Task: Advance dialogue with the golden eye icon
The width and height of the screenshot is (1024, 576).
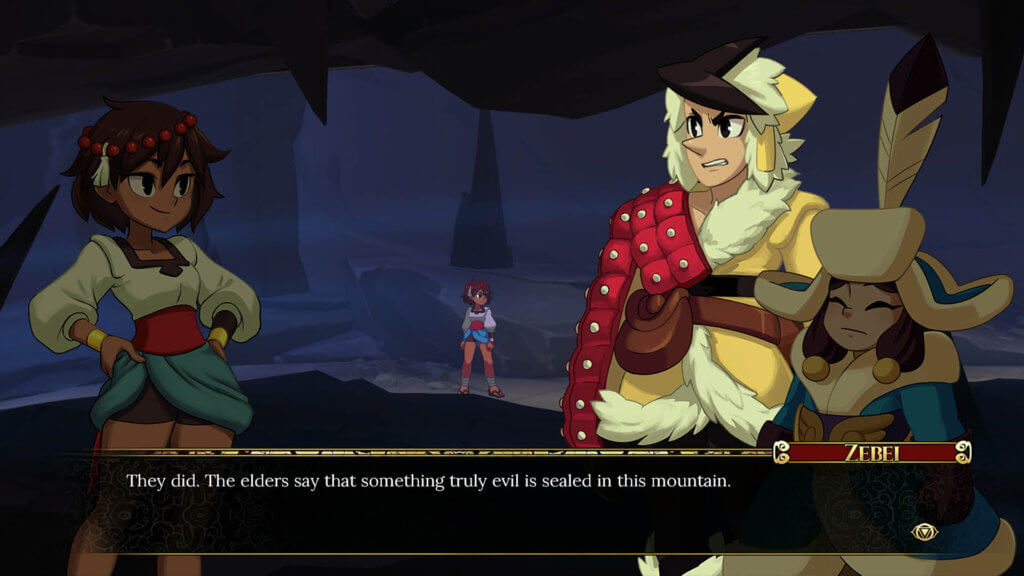Action: click(925, 533)
